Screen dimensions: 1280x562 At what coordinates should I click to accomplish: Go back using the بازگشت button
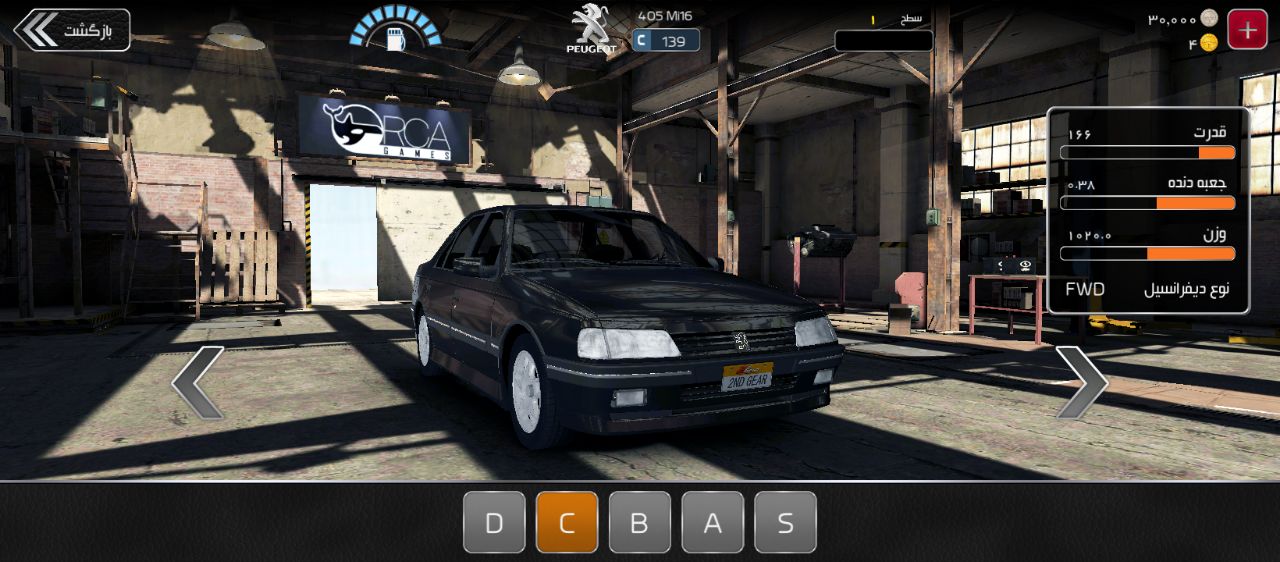[x=72, y=30]
